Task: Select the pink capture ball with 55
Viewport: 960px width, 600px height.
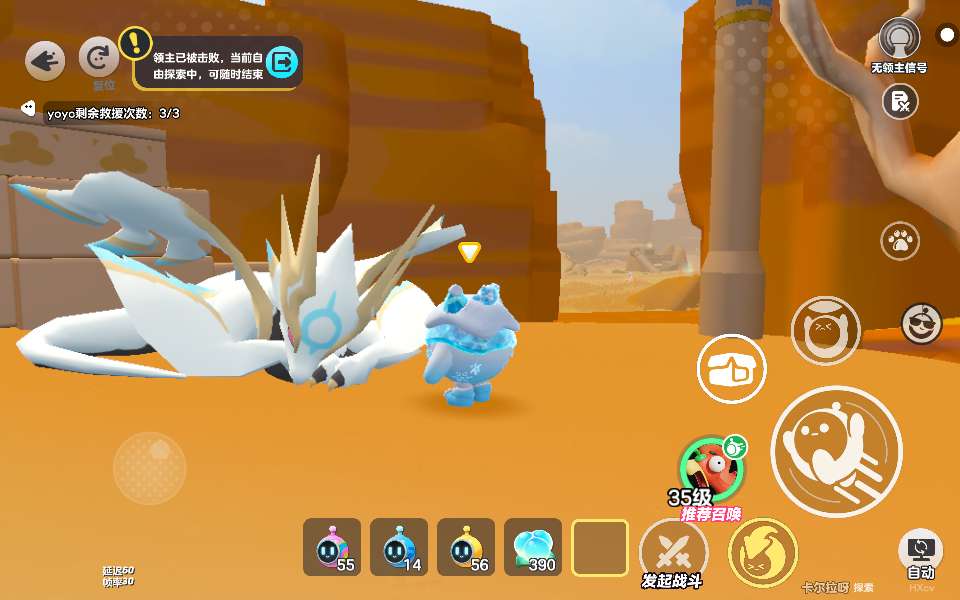Action: [x=332, y=548]
